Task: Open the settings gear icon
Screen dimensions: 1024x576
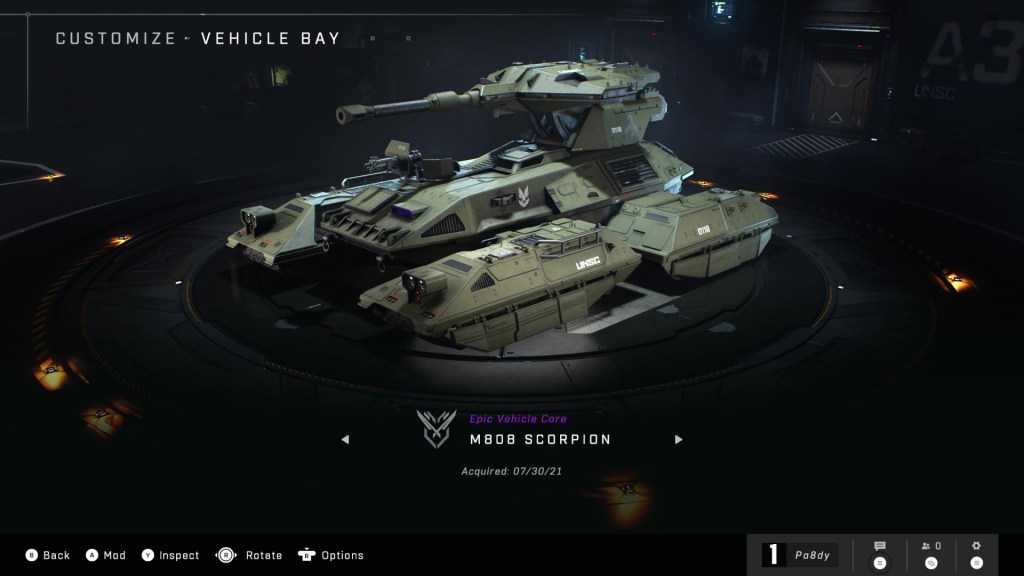Action: (x=977, y=554)
